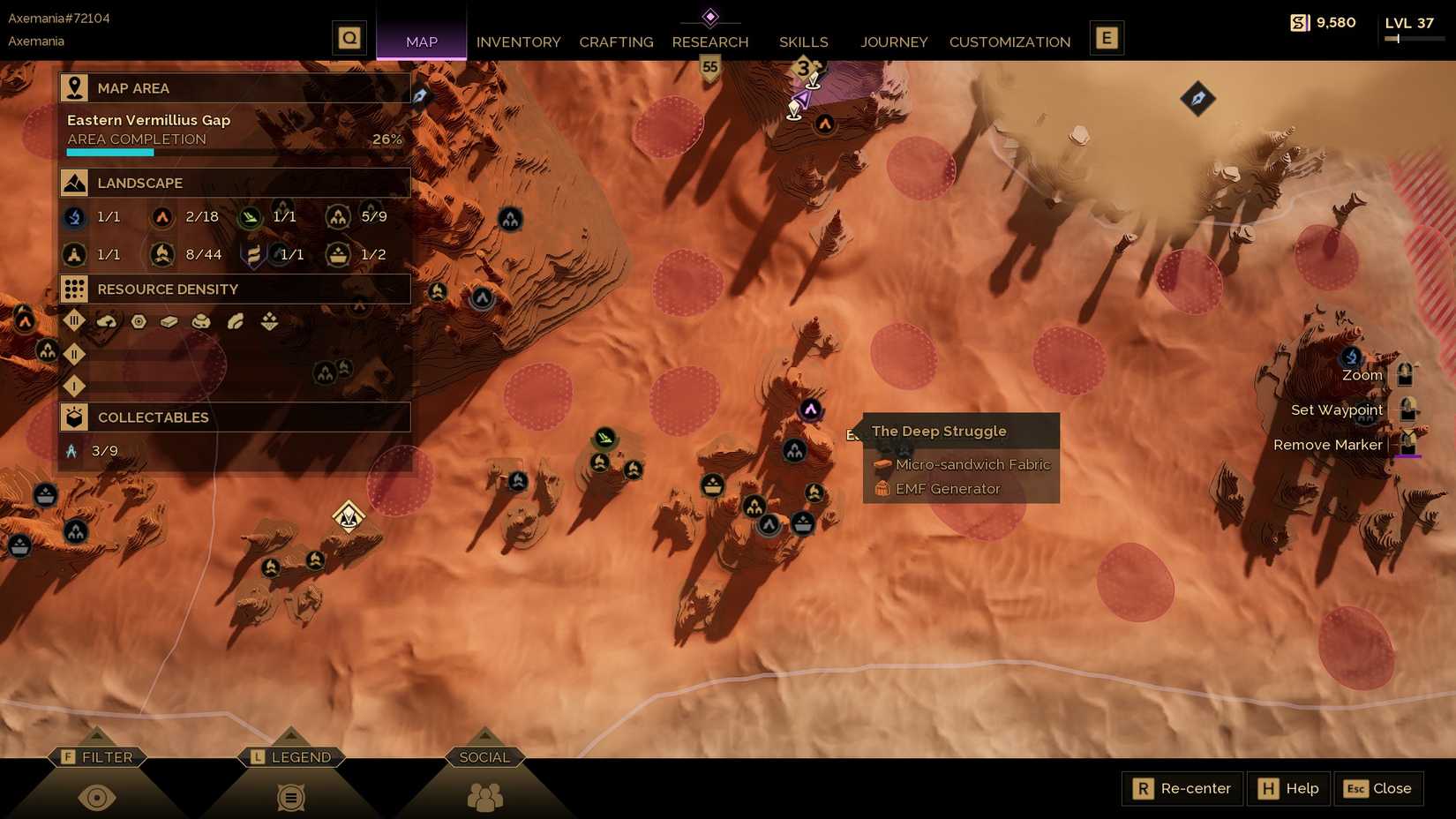Switch to the Inventory tab
This screenshot has width=1456, height=819.
coord(519,41)
